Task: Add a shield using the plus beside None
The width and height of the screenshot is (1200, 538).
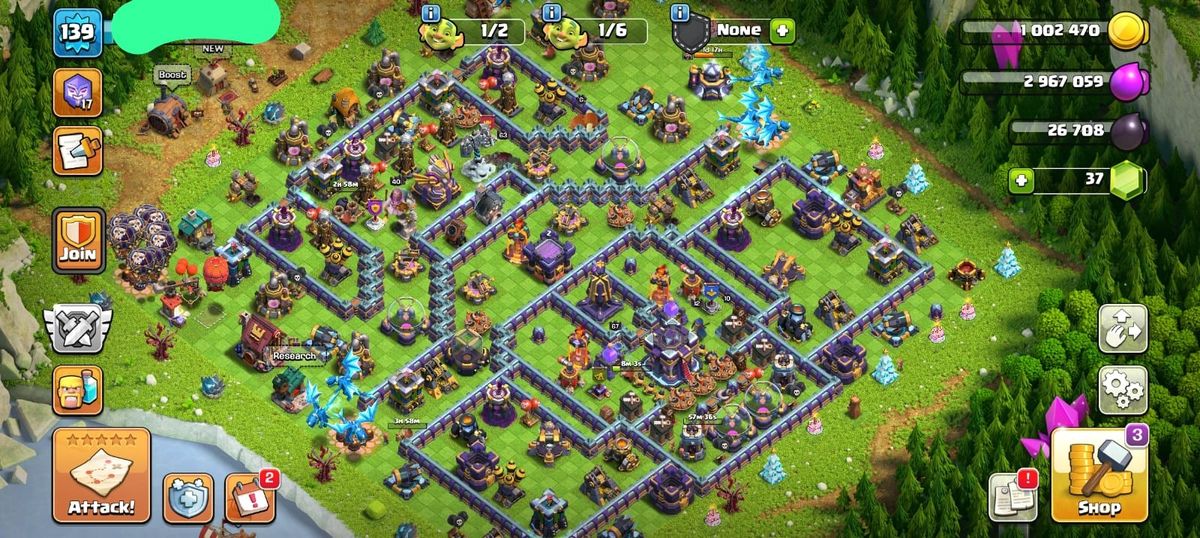Action: coord(781,30)
